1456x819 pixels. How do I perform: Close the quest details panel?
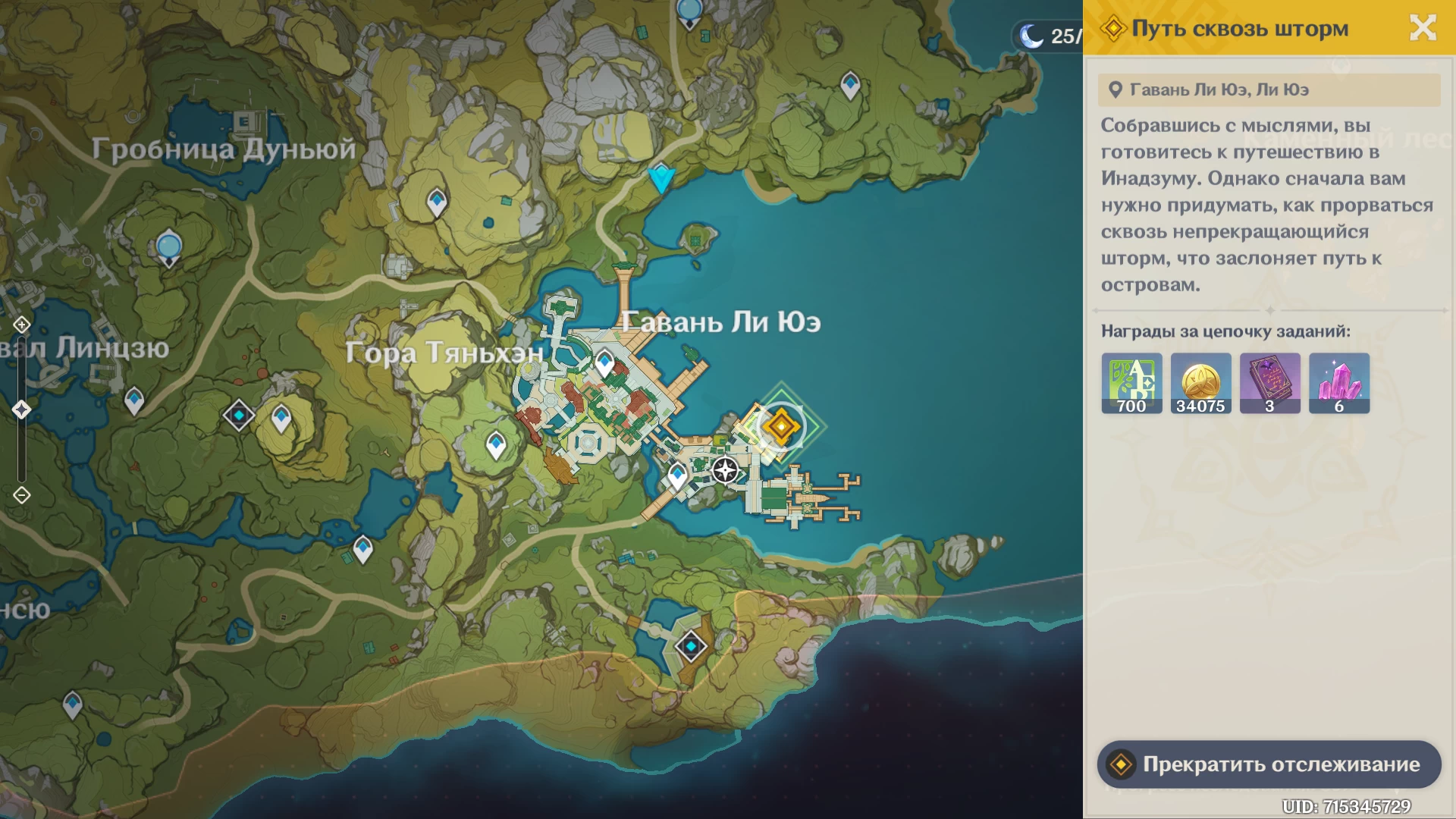click(x=1423, y=28)
